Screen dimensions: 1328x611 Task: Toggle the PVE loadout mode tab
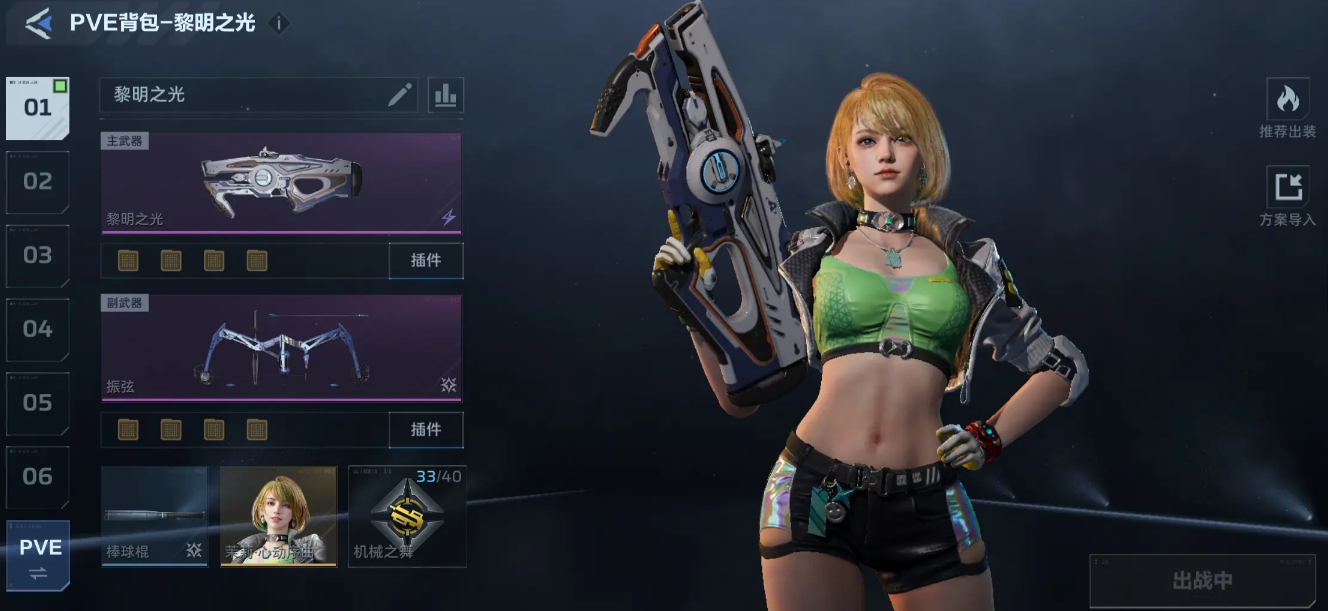[x=40, y=557]
